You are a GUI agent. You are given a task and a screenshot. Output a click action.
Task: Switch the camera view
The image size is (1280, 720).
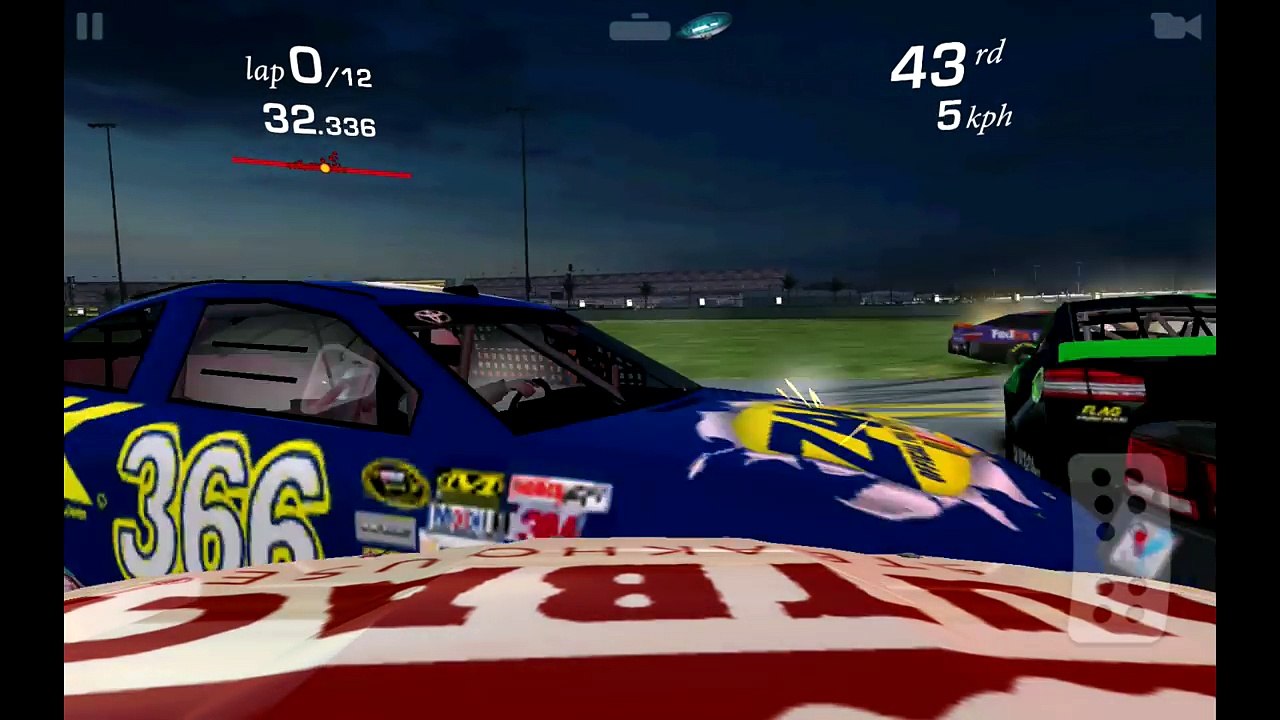[1175, 27]
